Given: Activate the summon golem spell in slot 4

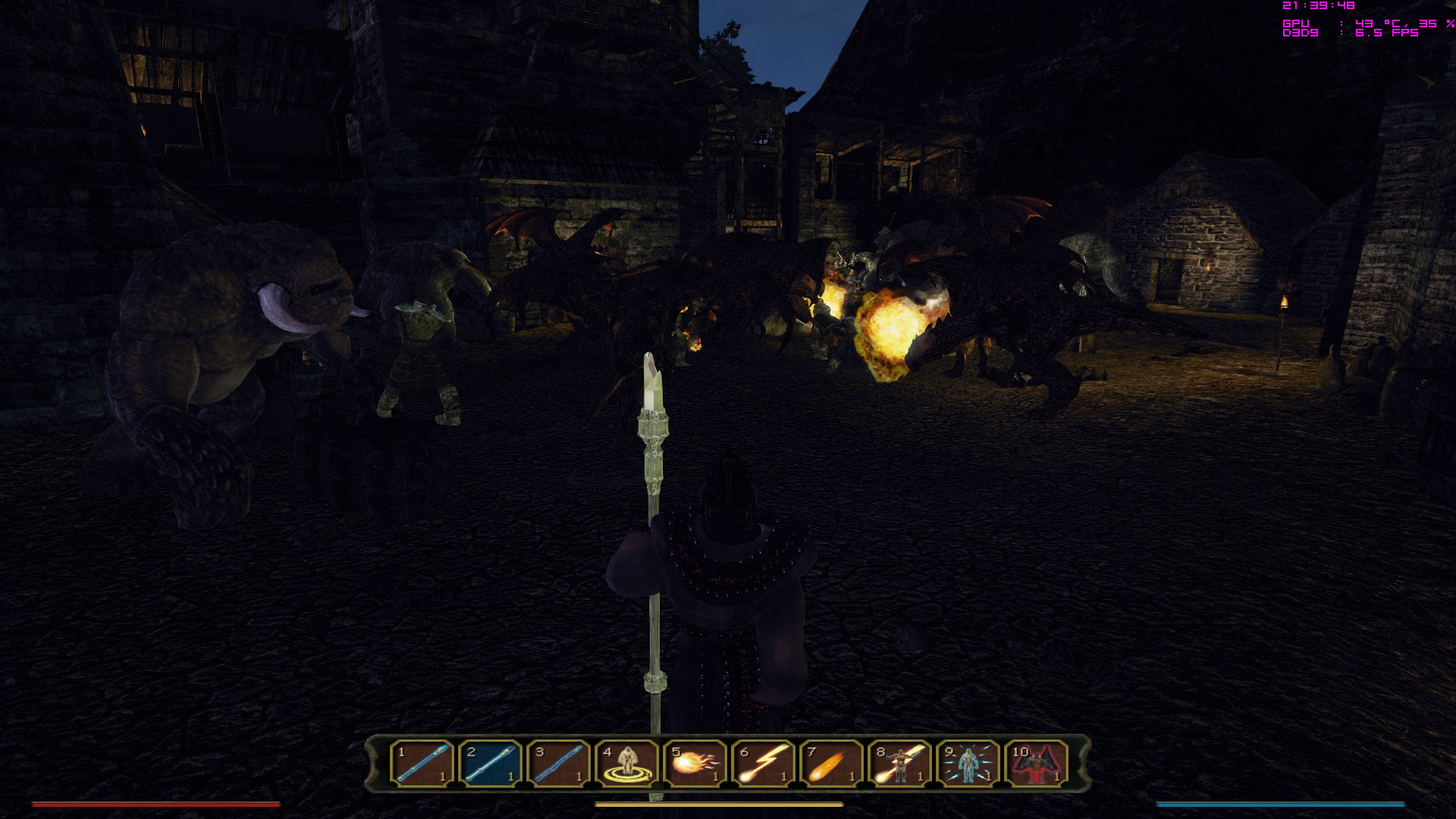Looking at the screenshot, I should click(627, 763).
